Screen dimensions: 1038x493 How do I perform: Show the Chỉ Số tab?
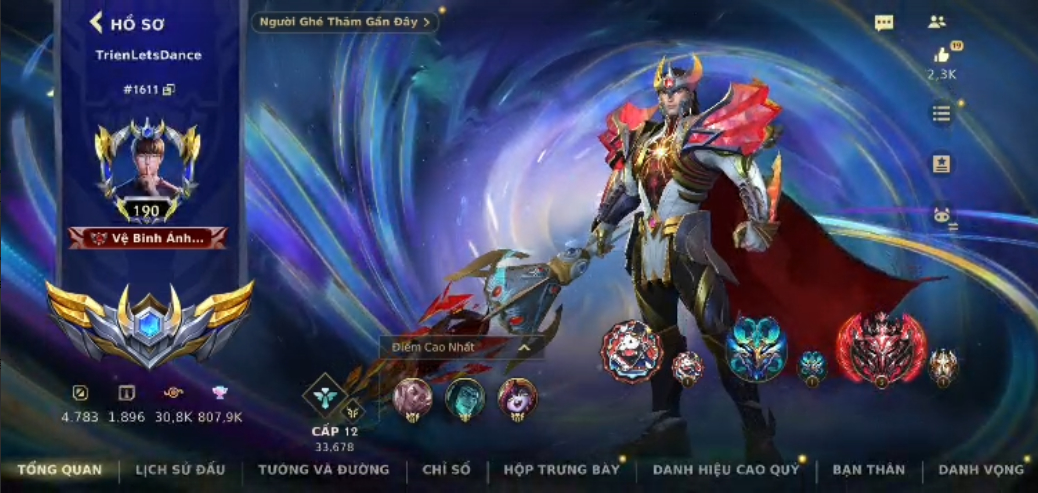pyautogui.click(x=446, y=469)
